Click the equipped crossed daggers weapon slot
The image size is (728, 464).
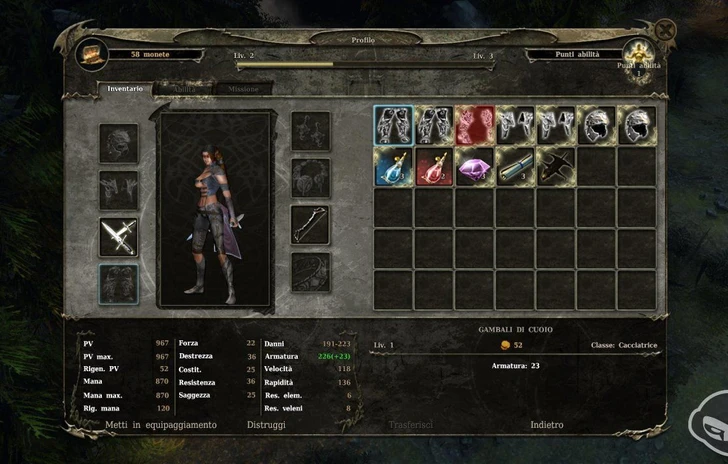click(x=119, y=236)
